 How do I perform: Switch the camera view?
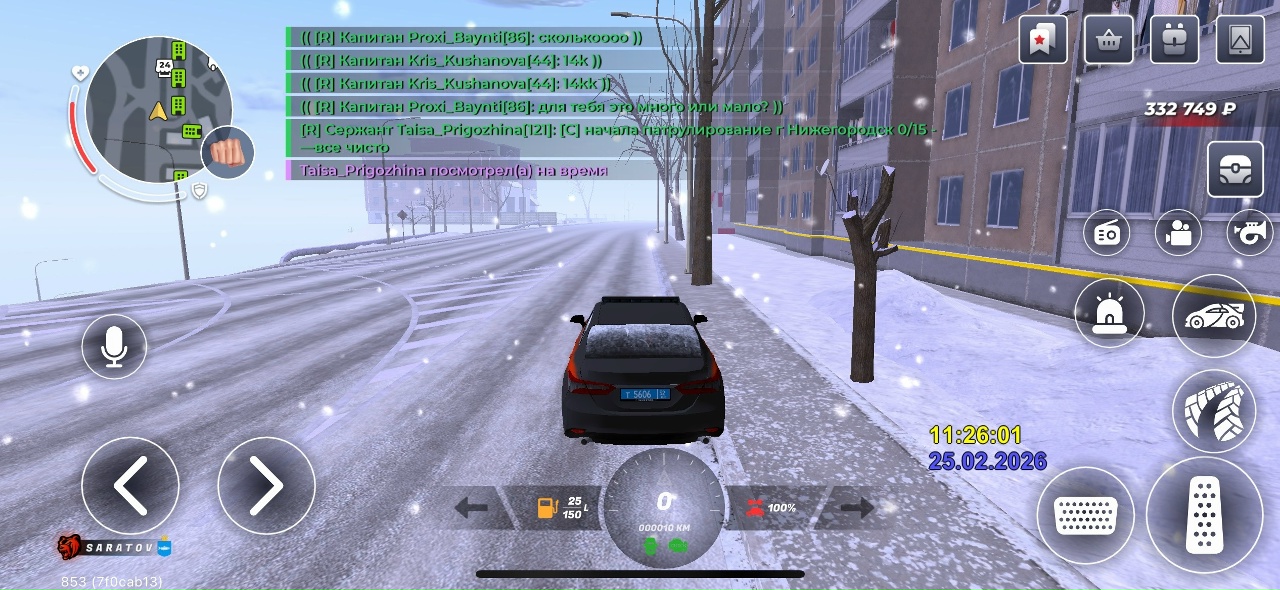[1178, 233]
